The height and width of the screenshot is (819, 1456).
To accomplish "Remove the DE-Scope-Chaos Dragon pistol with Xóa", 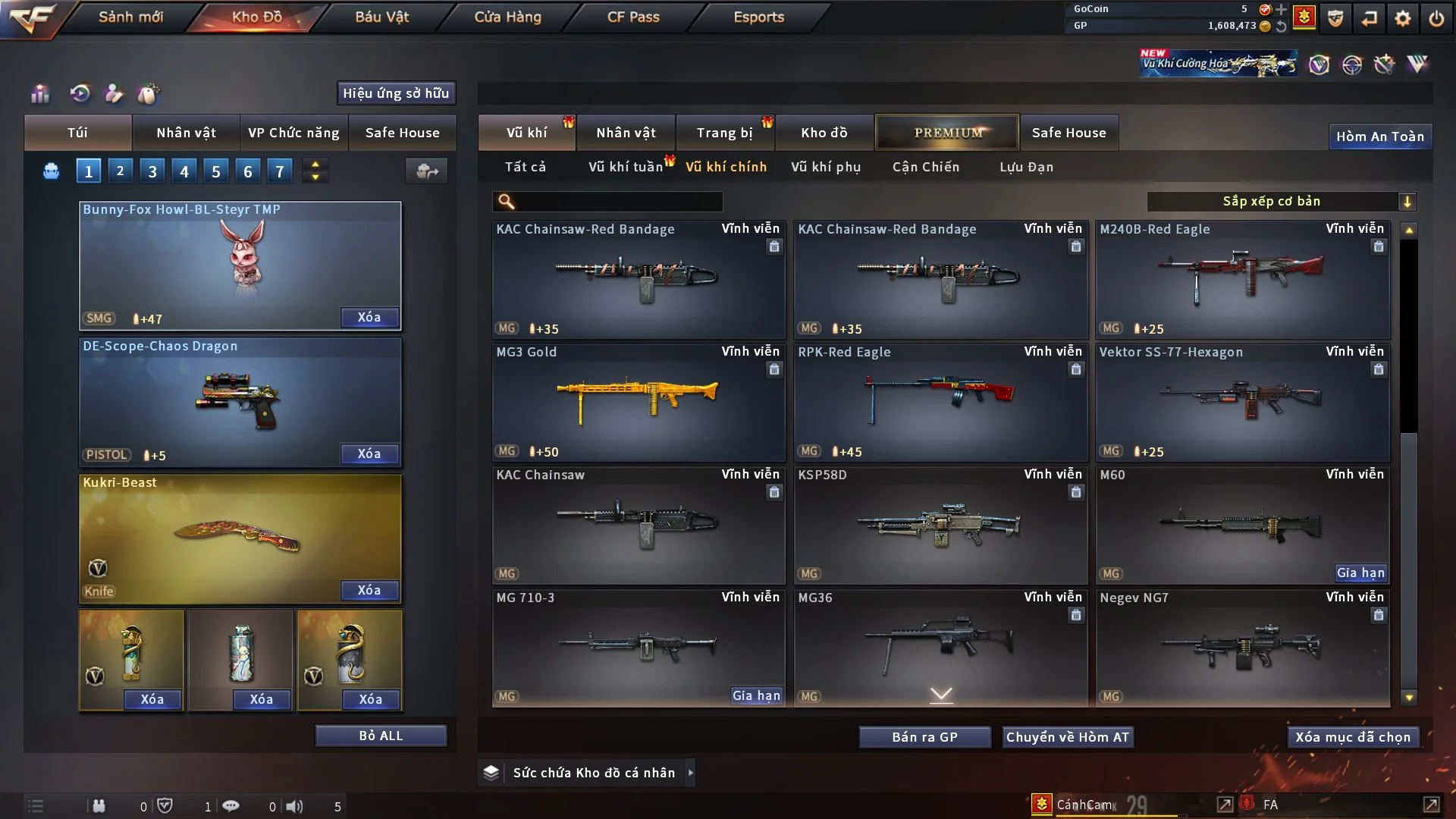I will point(369,453).
